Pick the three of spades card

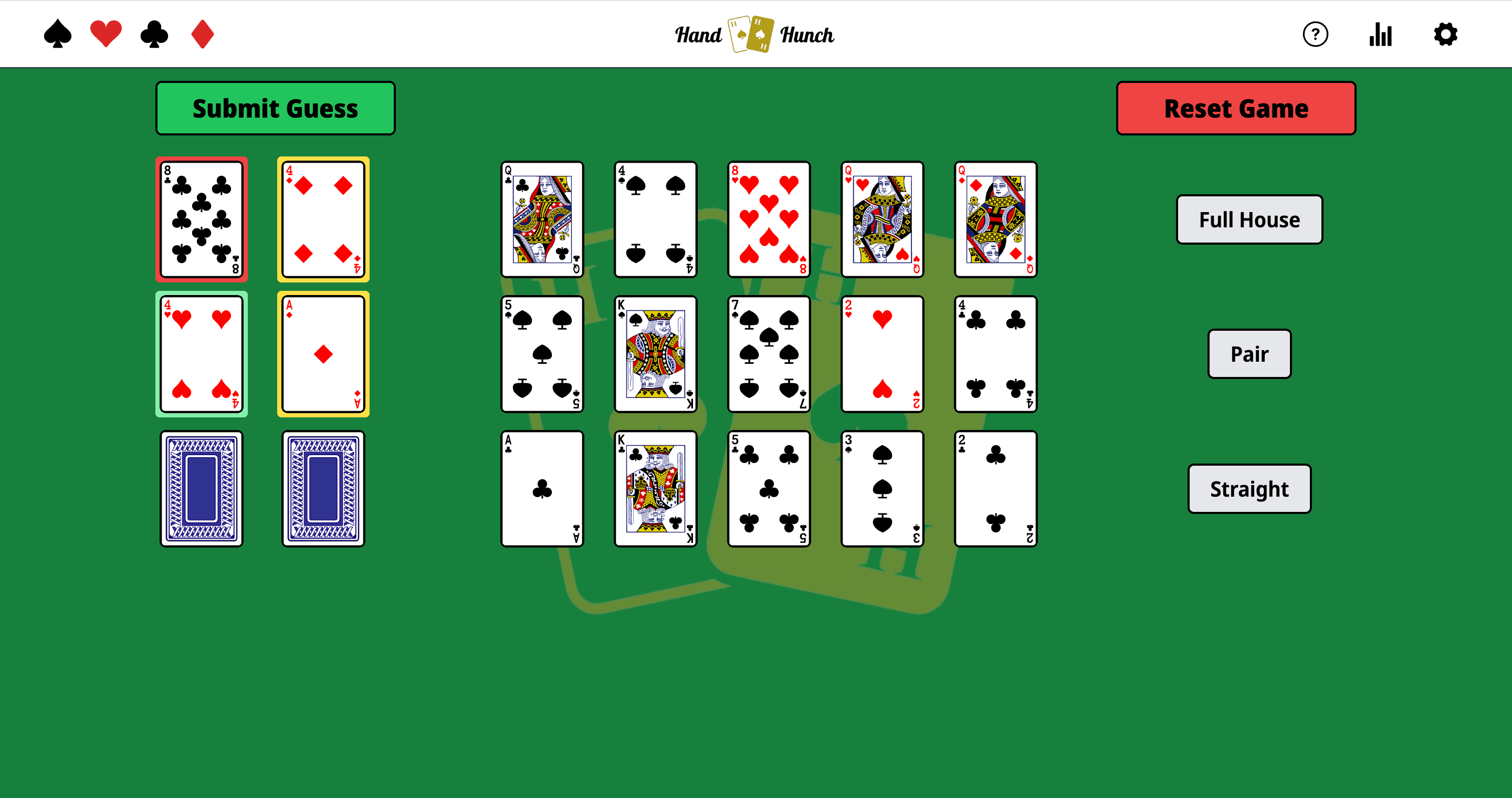(881, 489)
